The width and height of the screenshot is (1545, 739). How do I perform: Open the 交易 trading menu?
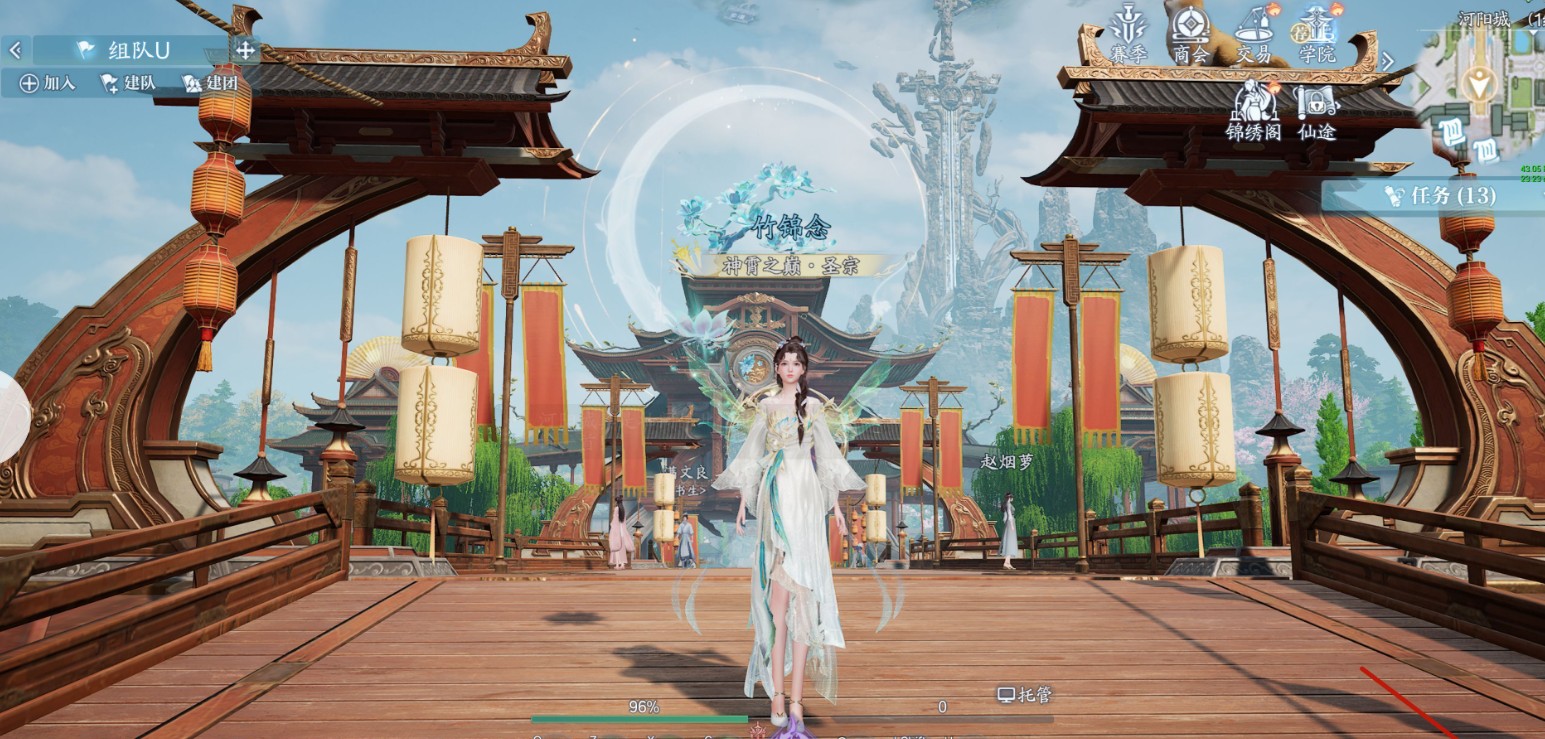point(1253,34)
